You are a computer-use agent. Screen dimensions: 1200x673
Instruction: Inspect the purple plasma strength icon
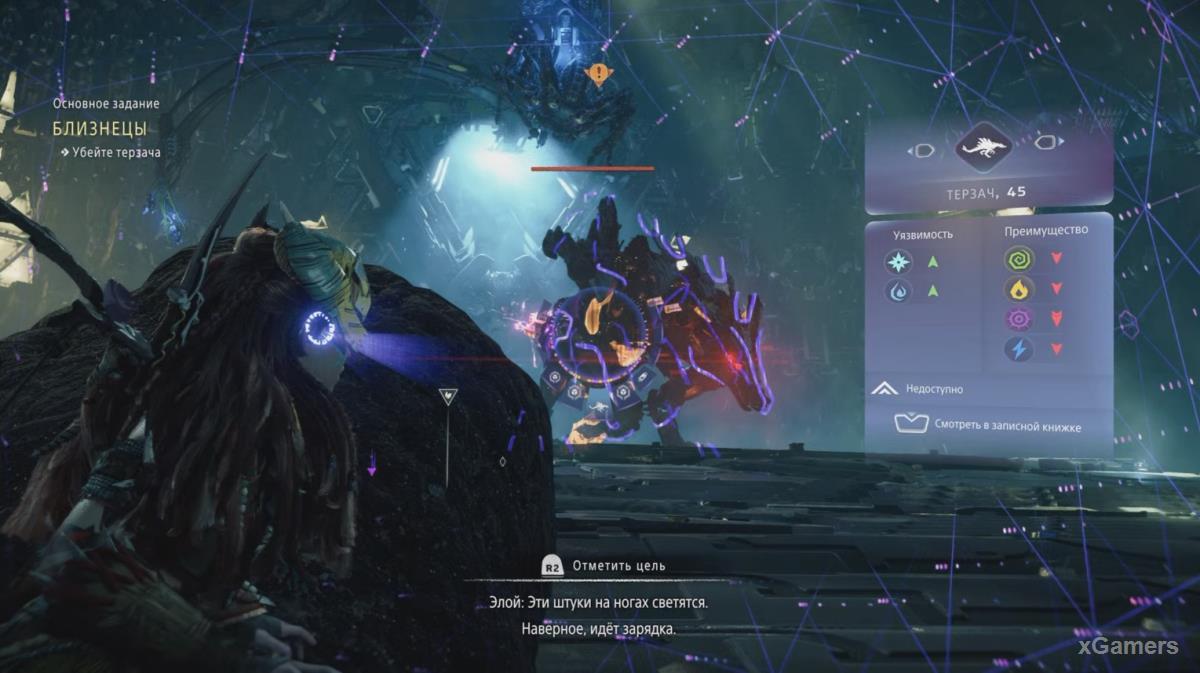tap(1018, 320)
